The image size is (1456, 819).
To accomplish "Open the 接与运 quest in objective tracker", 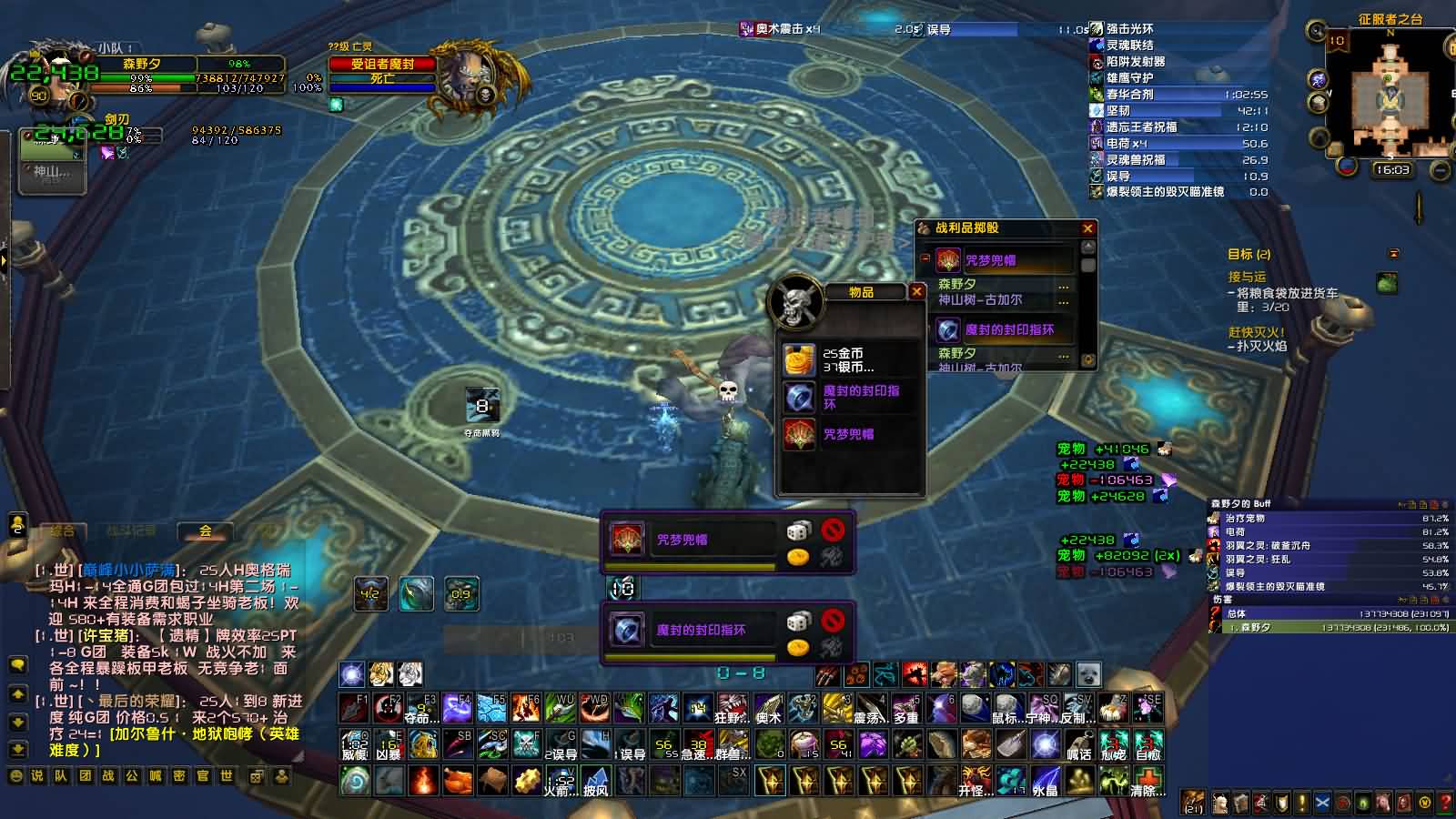I will (x=1247, y=277).
